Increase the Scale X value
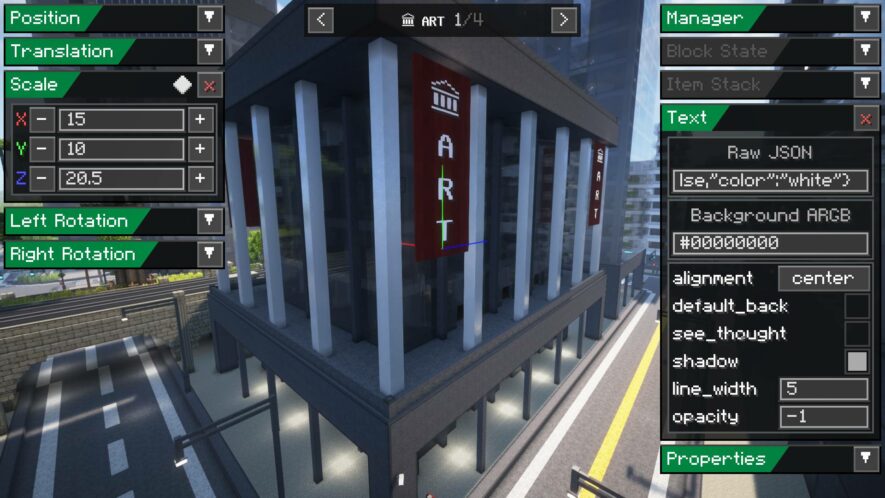Screen dimensions: 885x498 [x=200, y=120]
